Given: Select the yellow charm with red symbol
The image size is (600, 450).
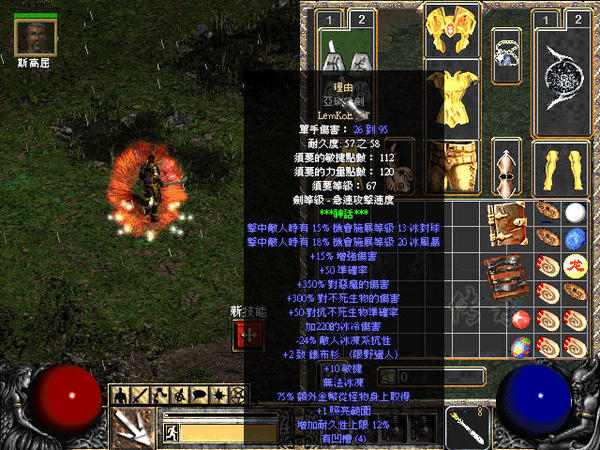Looking at the screenshot, I should 575,265.
